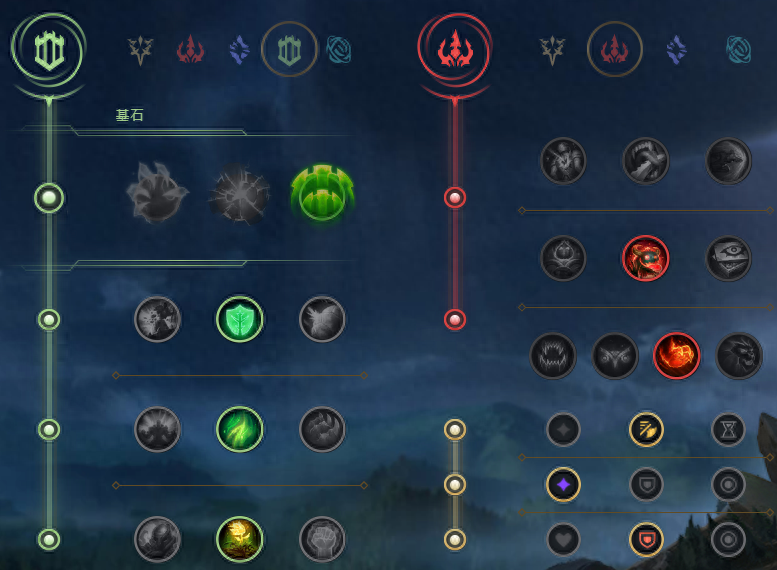Choose the Bone Plating rune
Image resolution: width=777 pixels, height=570 pixels.
322,429
